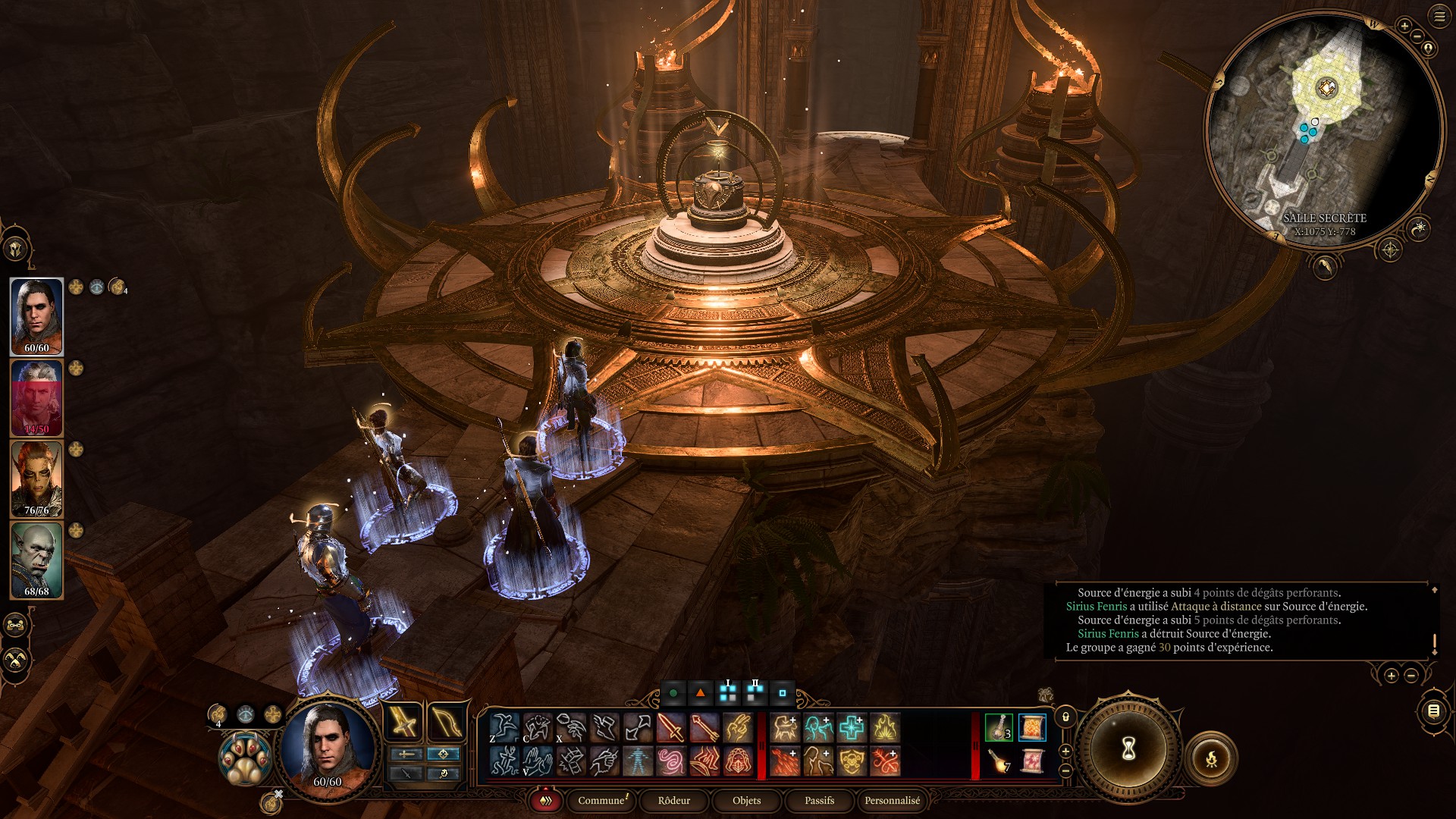Ungroup the party with the sidebar chain icon
Viewport: 1456px width, 819px height.
tap(15, 626)
